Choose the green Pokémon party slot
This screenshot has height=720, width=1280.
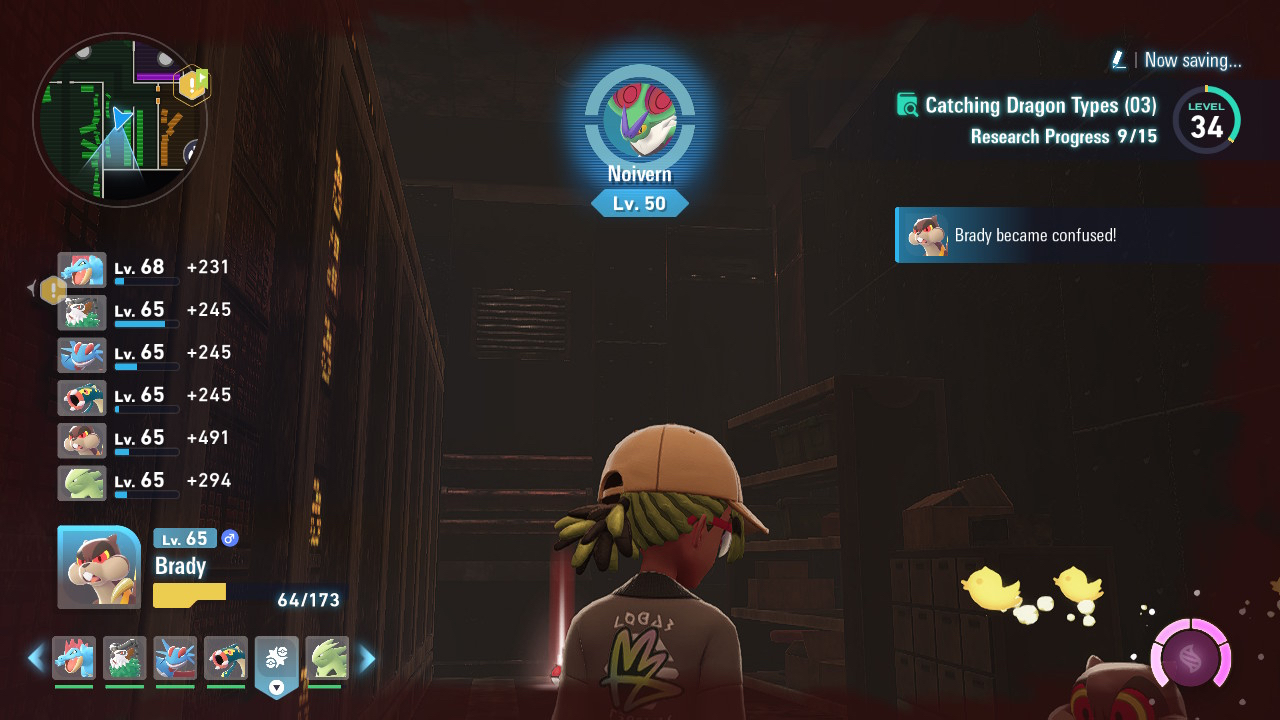click(327, 658)
